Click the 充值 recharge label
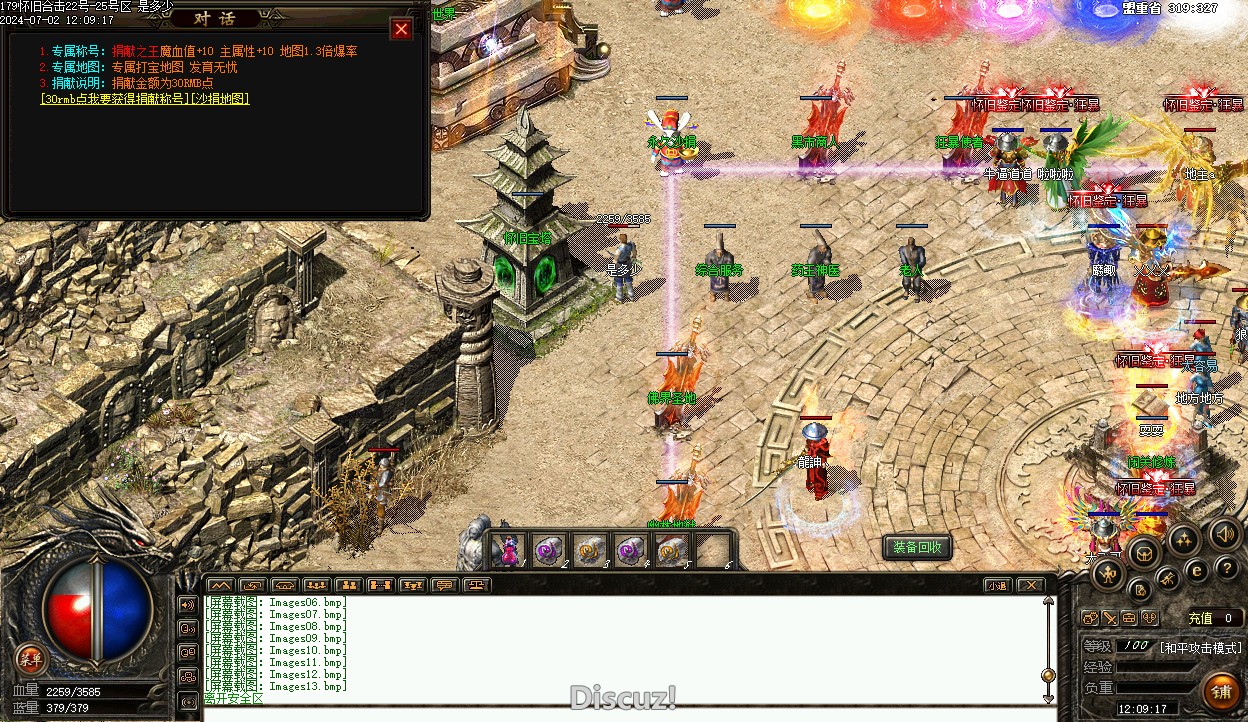The image size is (1248, 722). [1200, 619]
